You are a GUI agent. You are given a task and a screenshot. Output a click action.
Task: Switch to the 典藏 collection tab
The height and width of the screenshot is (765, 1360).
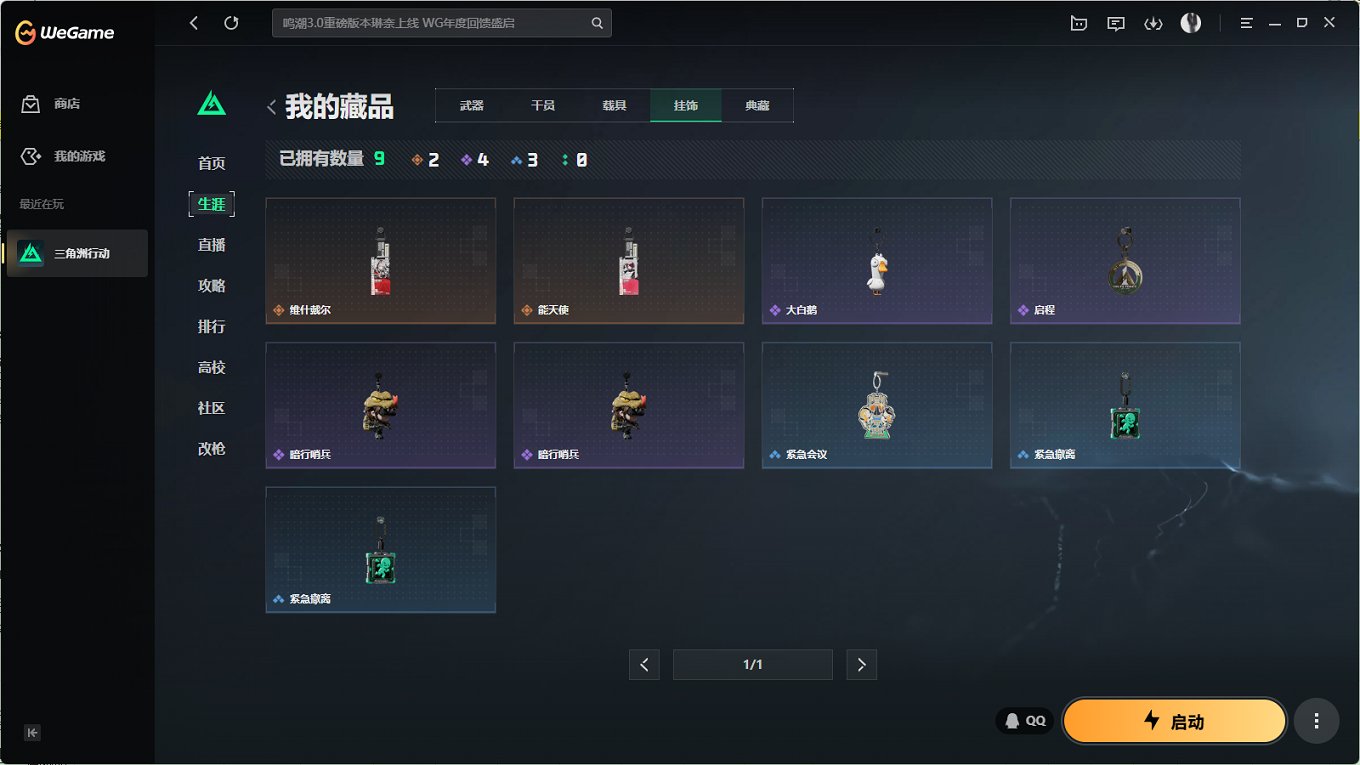coord(757,104)
